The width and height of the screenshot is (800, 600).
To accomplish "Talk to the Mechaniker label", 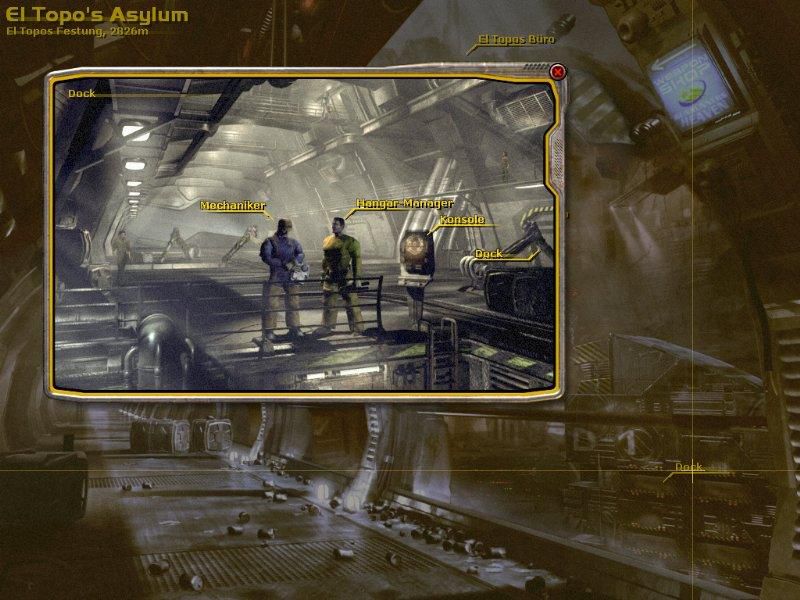I will pyautogui.click(x=233, y=206).
